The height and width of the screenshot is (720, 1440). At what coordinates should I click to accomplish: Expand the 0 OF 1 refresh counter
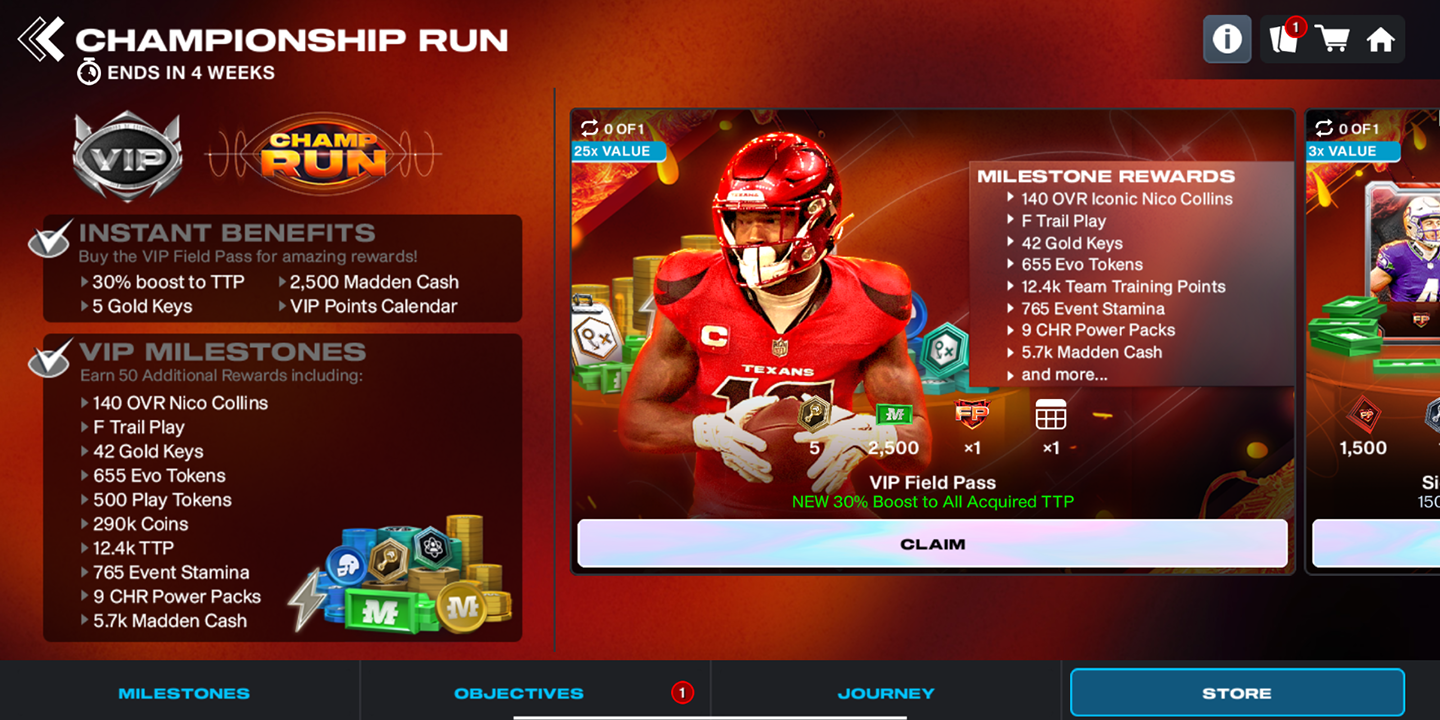(613, 129)
